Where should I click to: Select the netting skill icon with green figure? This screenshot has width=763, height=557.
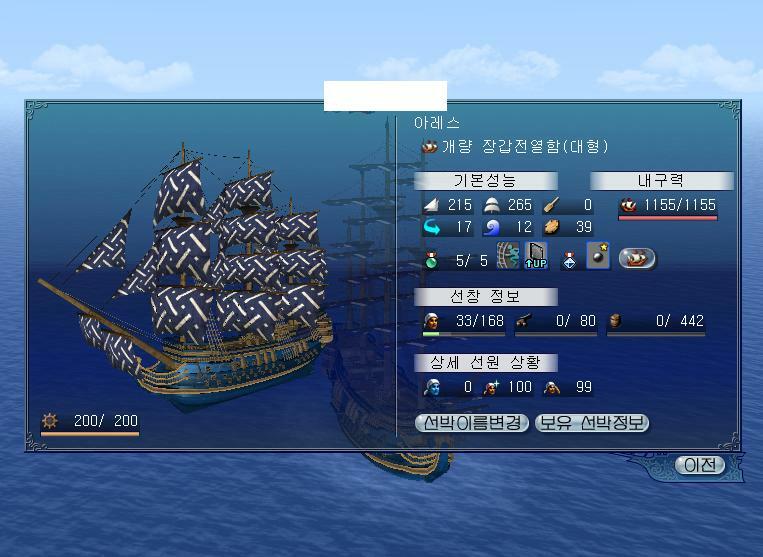pyautogui.click(x=508, y=259)
